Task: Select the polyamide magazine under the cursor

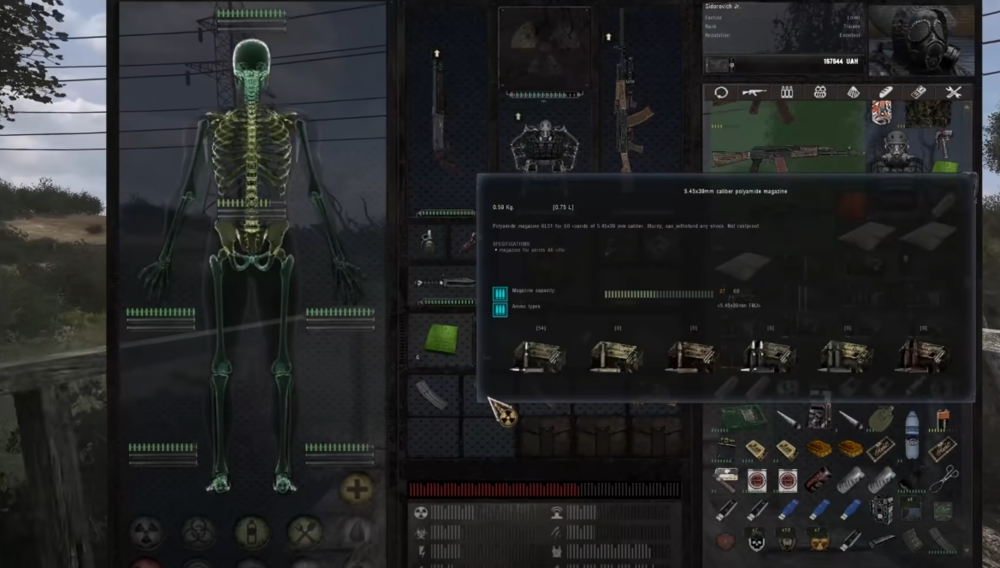Action: 432,393
